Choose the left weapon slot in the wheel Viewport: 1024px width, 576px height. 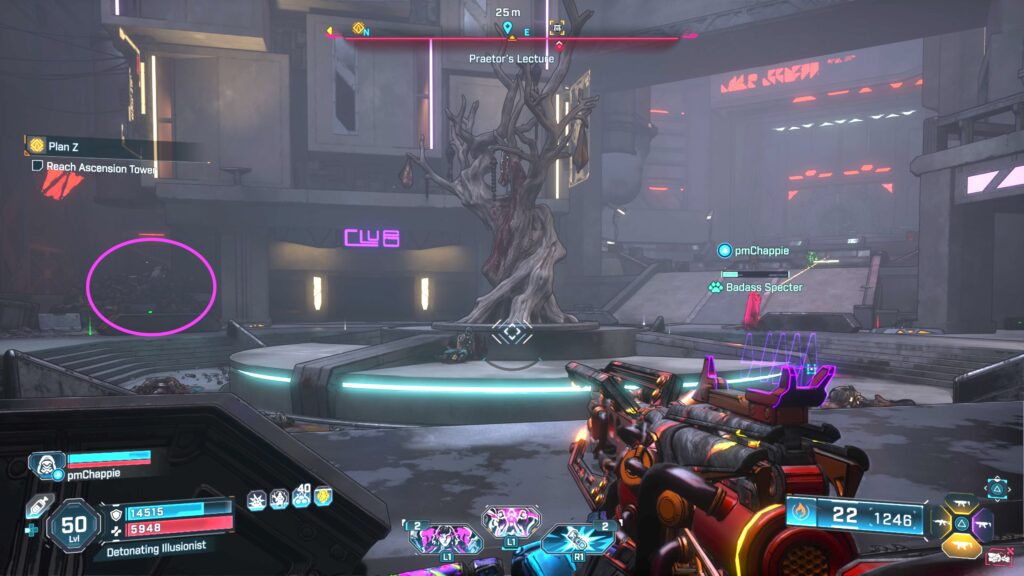pos(940,521)
